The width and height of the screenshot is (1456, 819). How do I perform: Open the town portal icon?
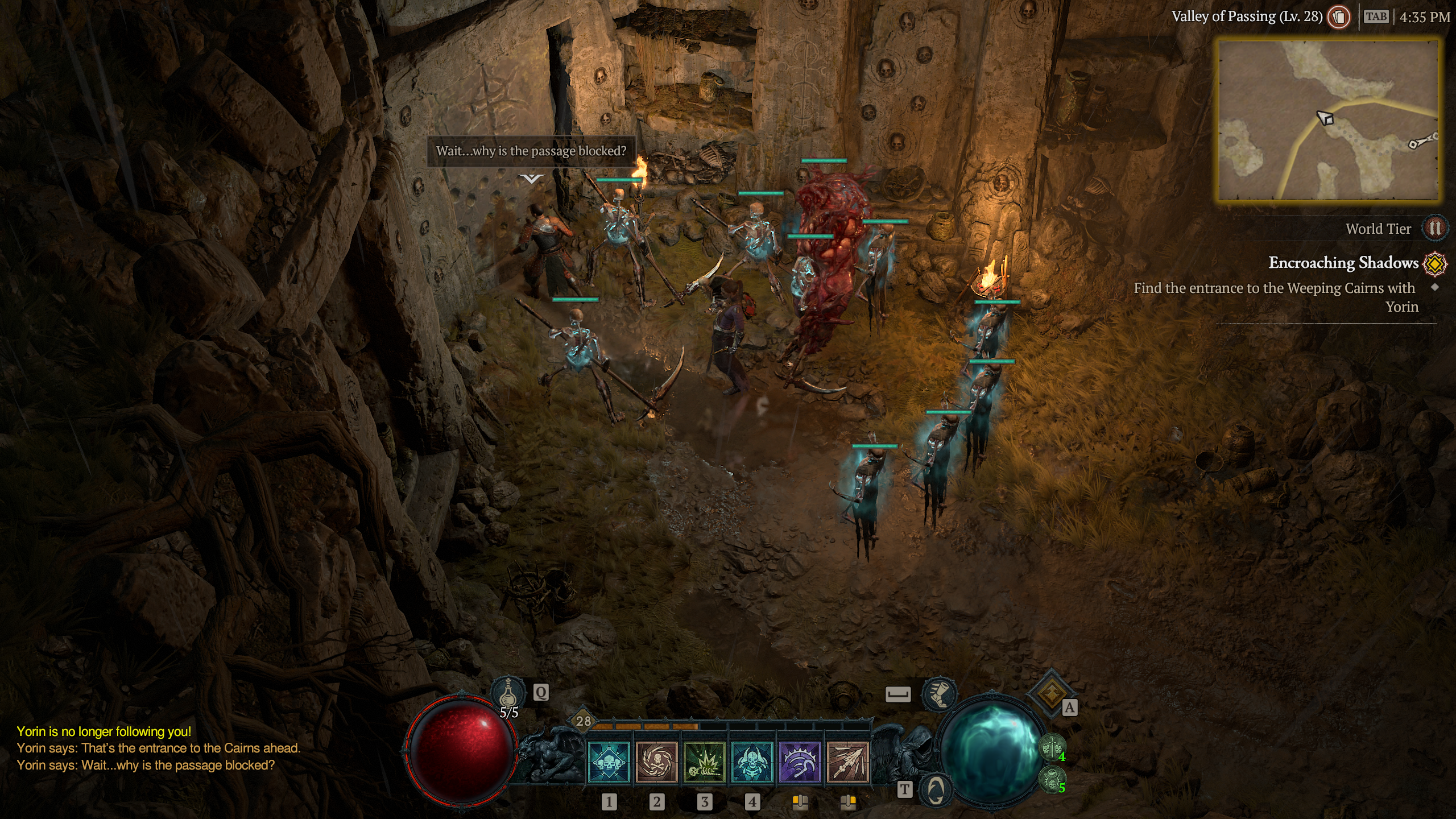coord(936,790)
